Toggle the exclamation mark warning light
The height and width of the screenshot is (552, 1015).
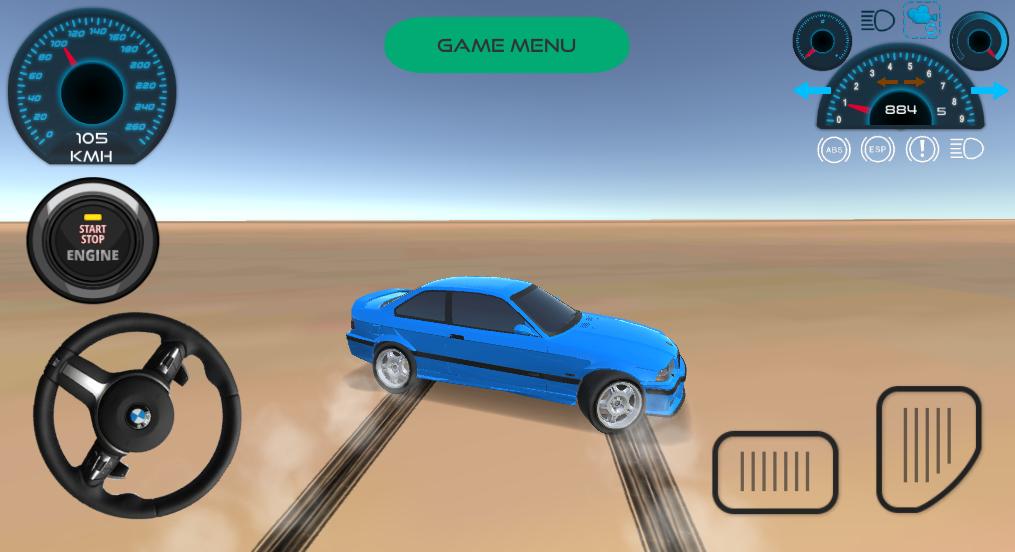click(x=922, y=150)
